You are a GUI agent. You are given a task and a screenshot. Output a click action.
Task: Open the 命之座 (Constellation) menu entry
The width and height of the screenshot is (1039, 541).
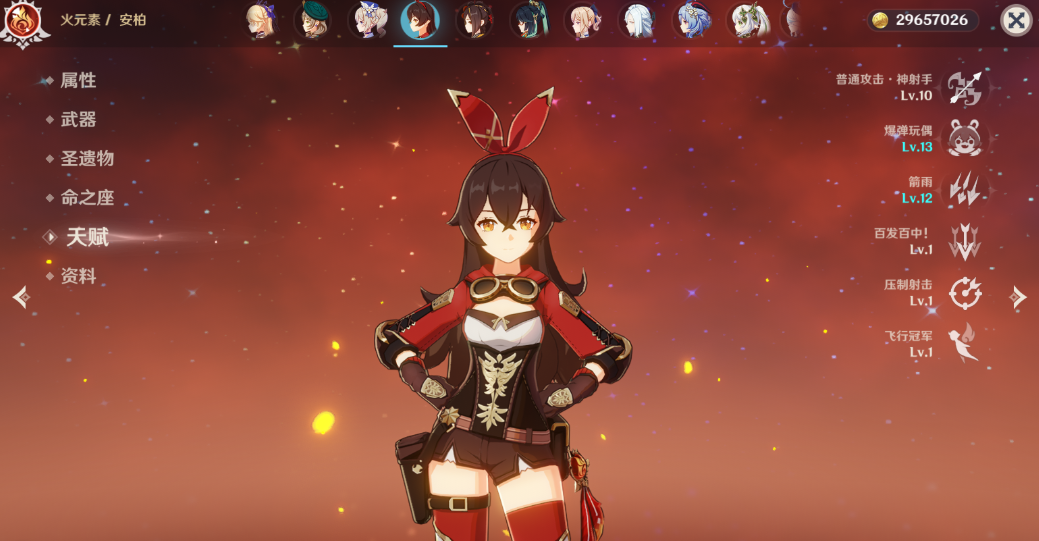pyautogui.click(x=86, y=198)
